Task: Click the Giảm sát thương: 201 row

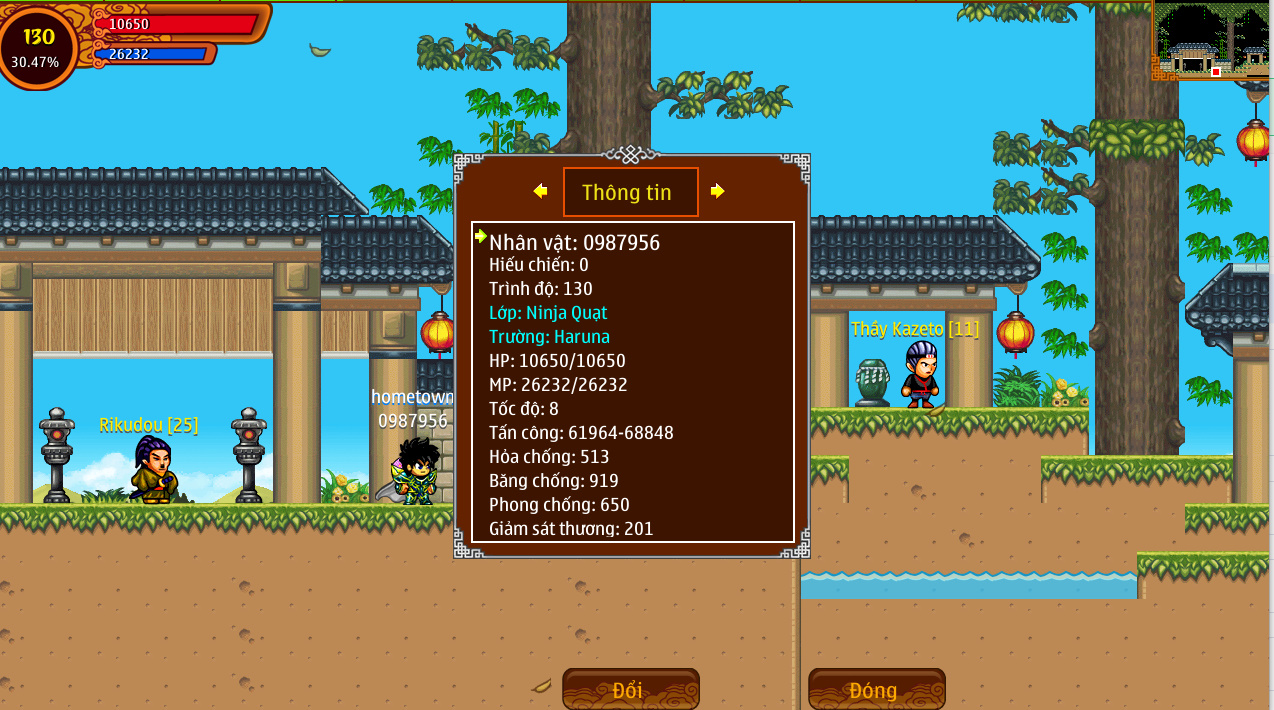Action: 571,529
